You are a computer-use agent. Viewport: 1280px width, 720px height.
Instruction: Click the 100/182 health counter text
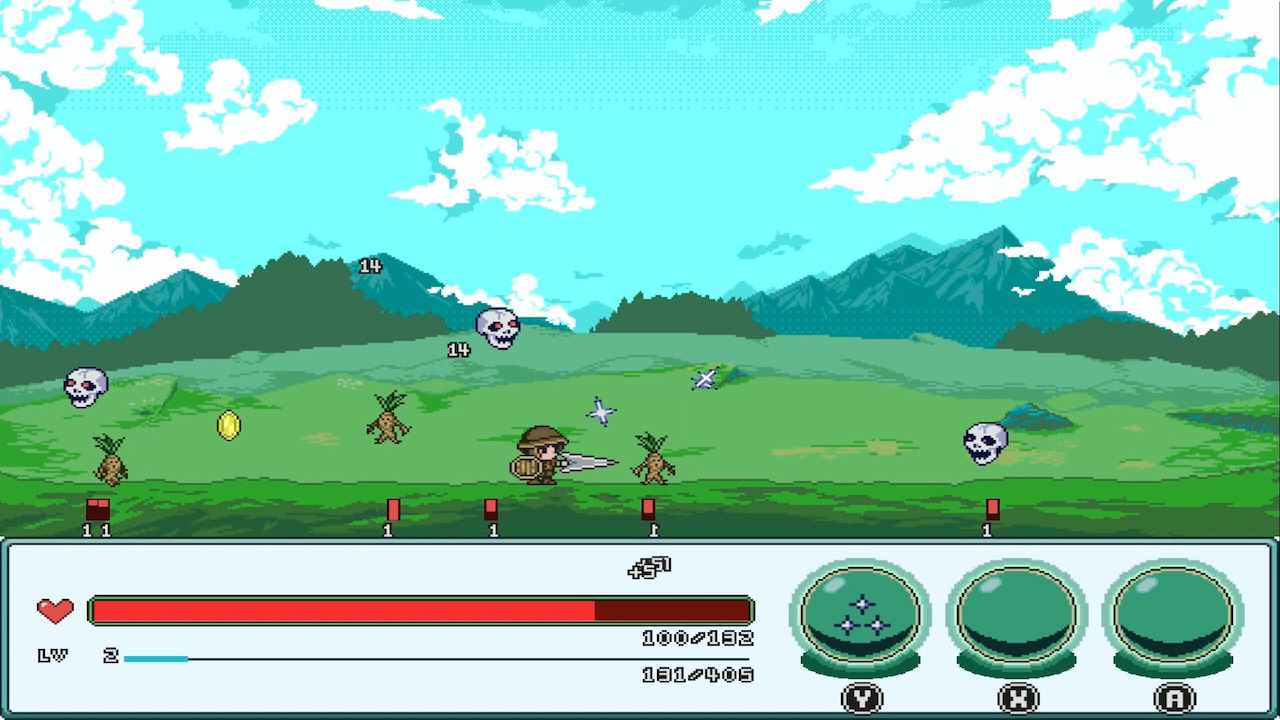coord(698,638)
